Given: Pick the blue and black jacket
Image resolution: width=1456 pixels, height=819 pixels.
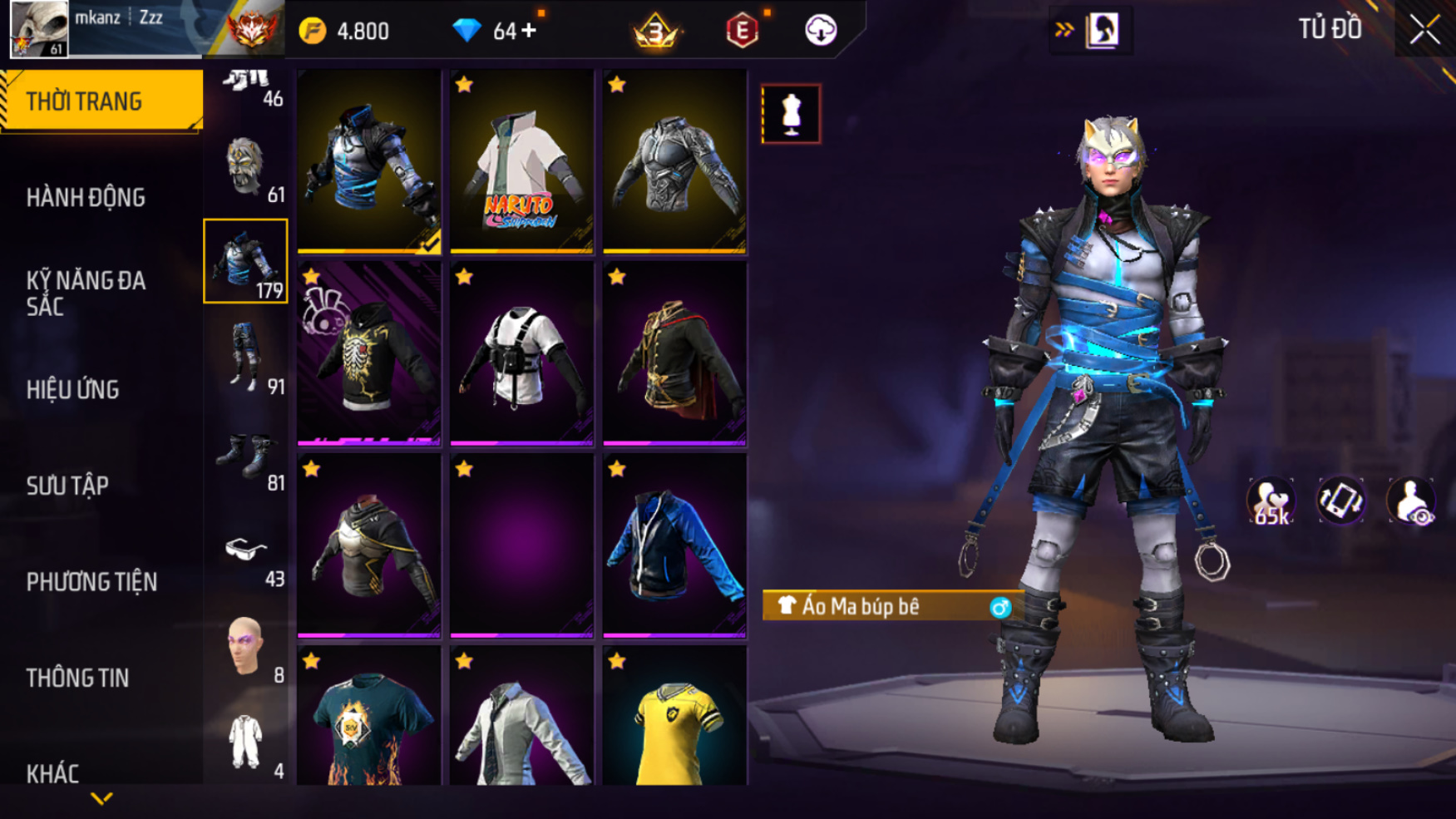Looking at the screenshot, I should pyautogui.click(x=674, y=545).
